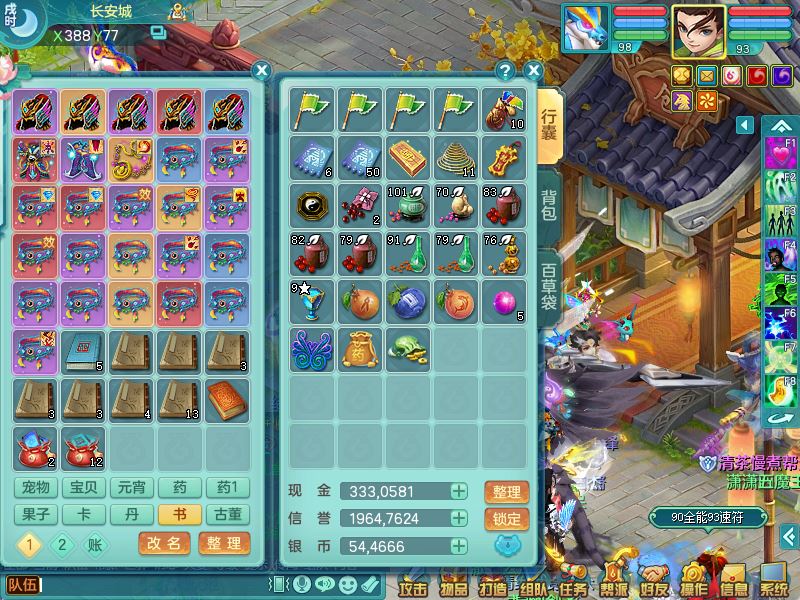Select the blue book with count 5
The height and width of the screenshot is (600, 800).
tap(84, 351)
